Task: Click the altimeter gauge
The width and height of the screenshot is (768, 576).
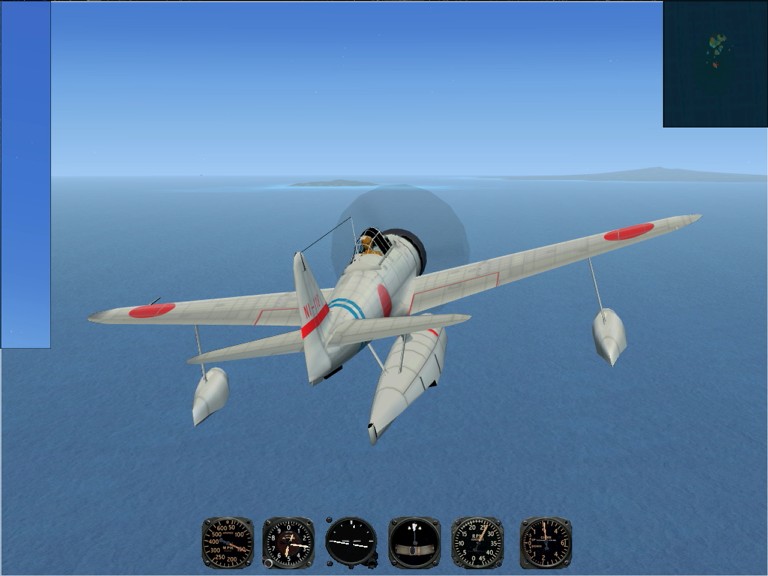Action: [289, 542]
